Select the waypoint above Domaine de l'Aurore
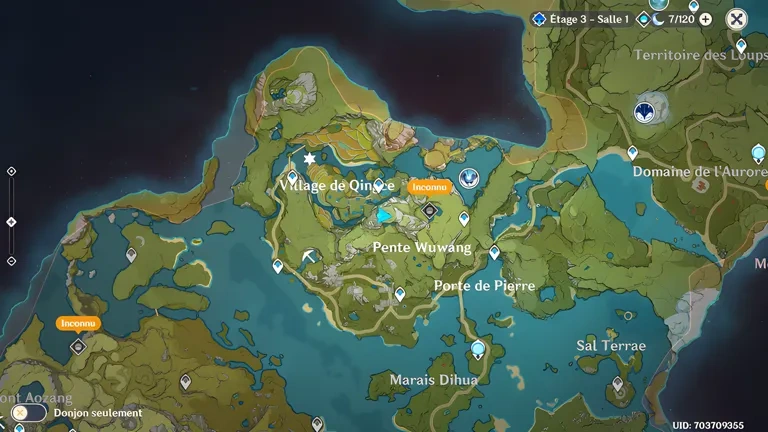768x432 pixels. pos(632,153)
